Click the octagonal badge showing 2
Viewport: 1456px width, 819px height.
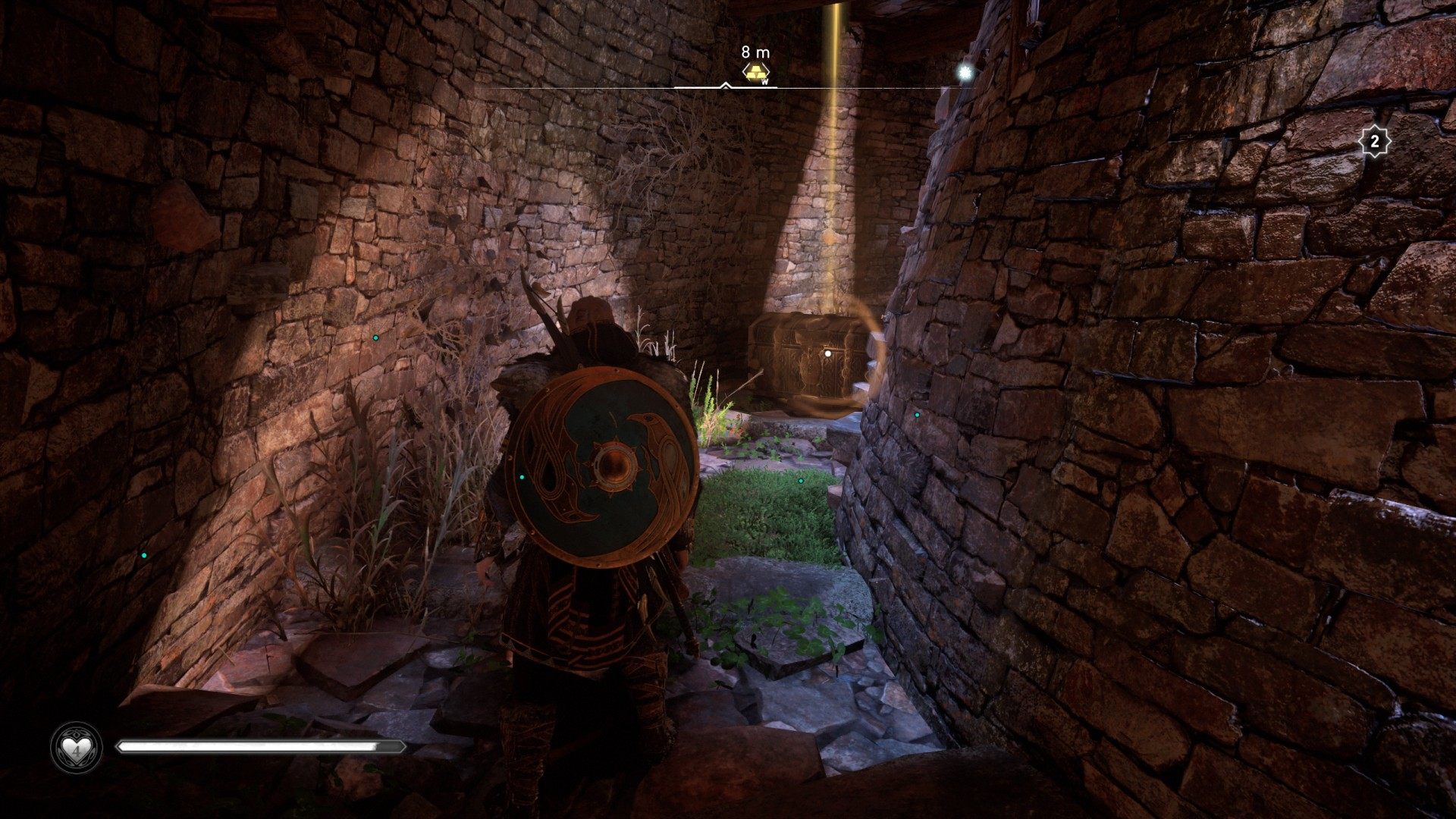[1373, 141]
